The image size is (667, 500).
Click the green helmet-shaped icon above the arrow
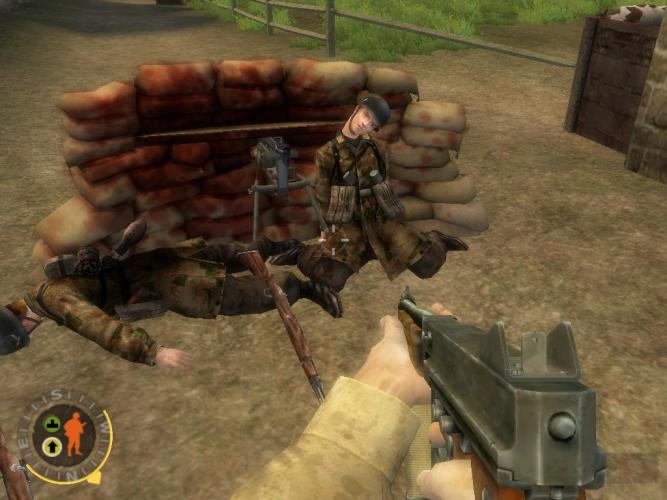50,424
